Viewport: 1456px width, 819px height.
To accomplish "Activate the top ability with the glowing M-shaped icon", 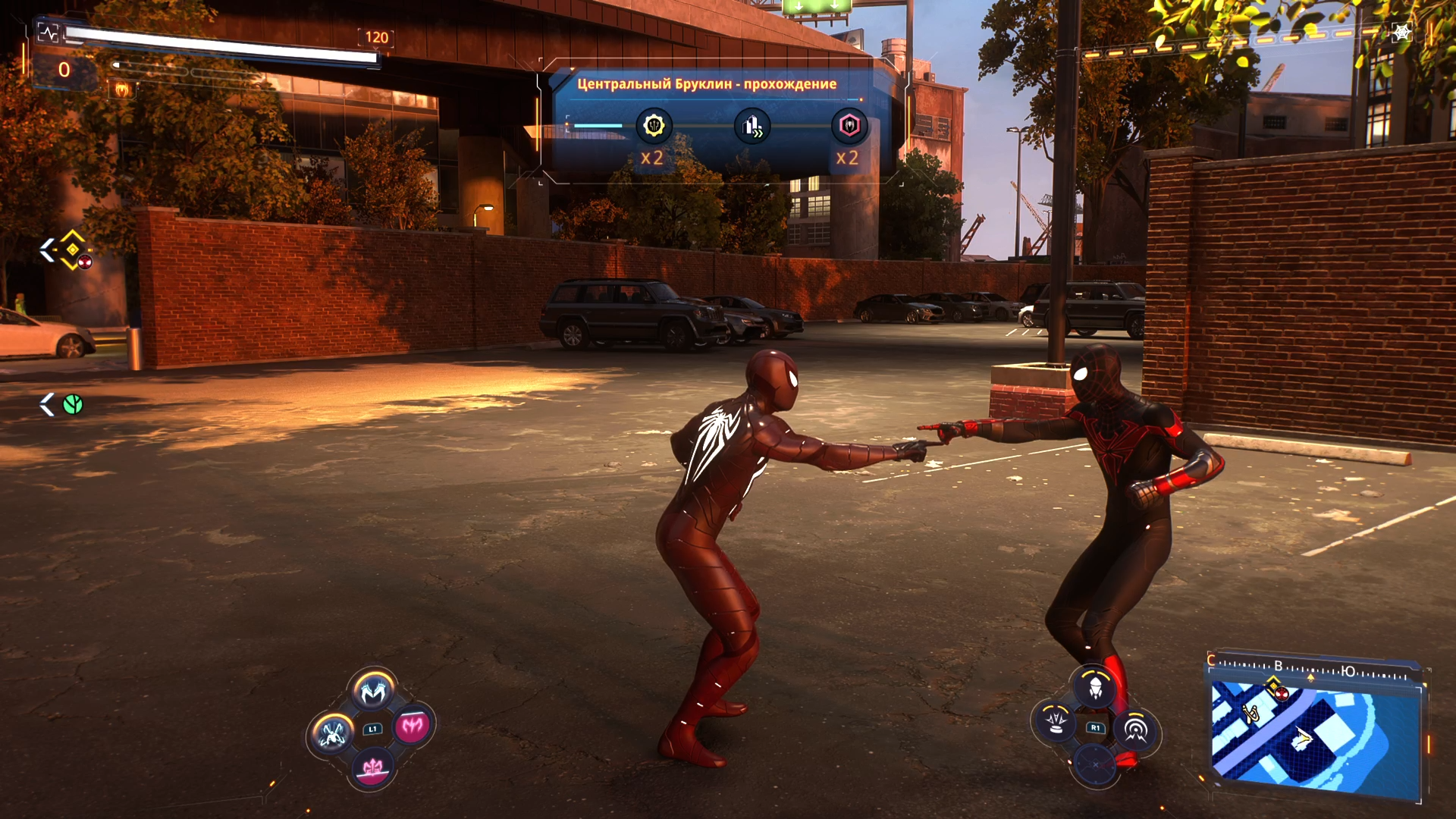I will pos(372,691).
